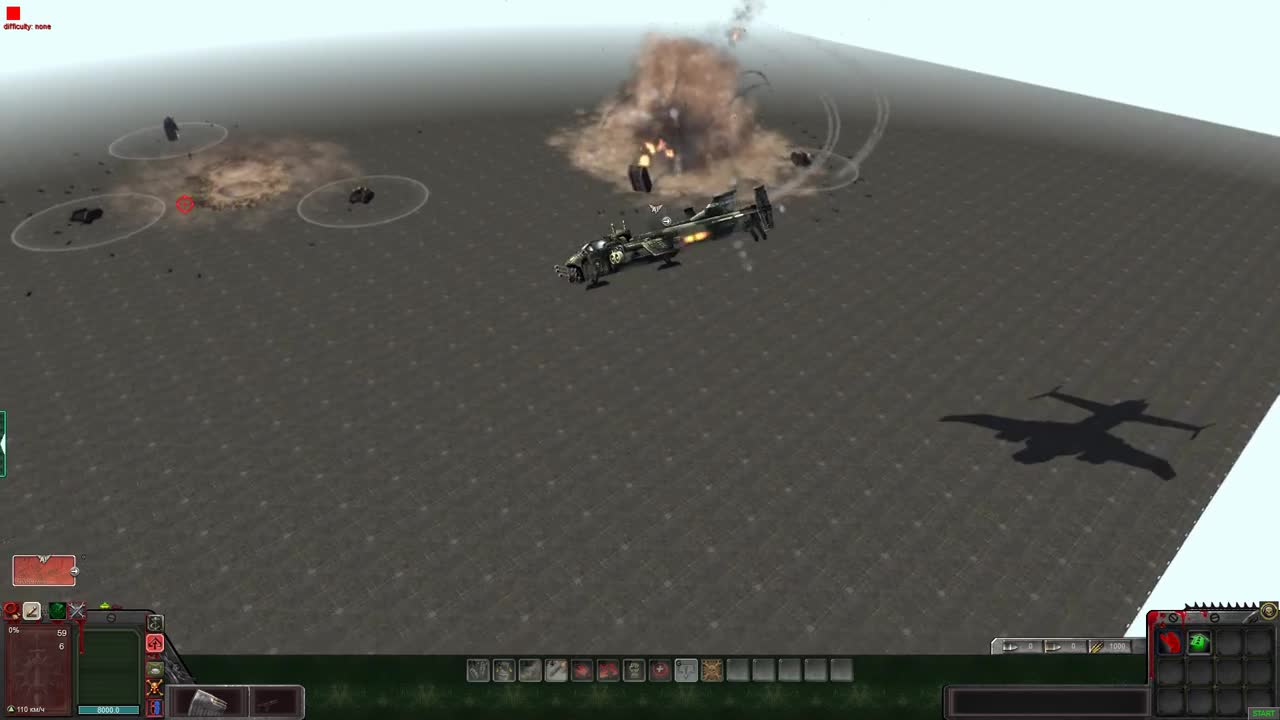Click the skull-and-crossbones icon on the side strip
1280x720 pixels.
click(154, 687)
